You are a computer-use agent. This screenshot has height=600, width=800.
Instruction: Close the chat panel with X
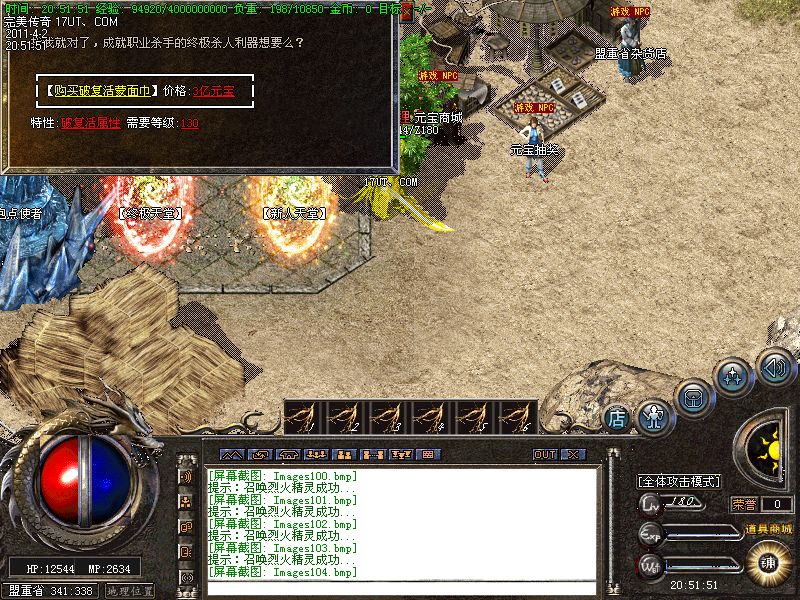pos(572,454)
